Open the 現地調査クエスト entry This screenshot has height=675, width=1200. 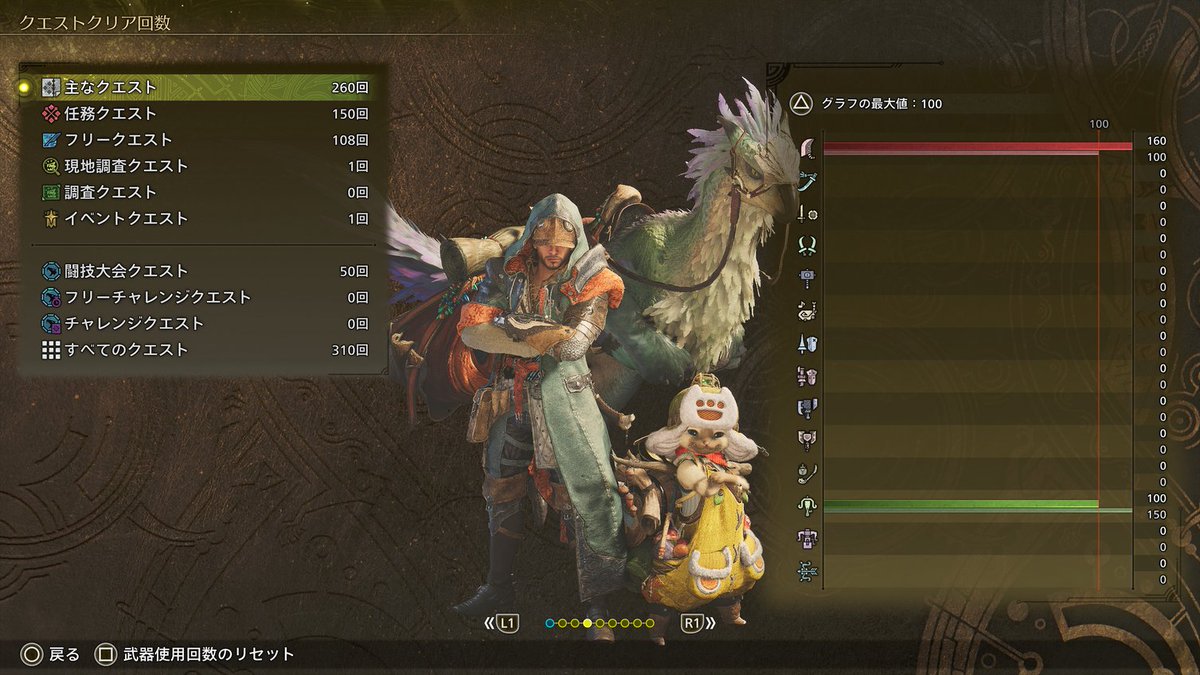pyautogui.click(x=200, y=166)
